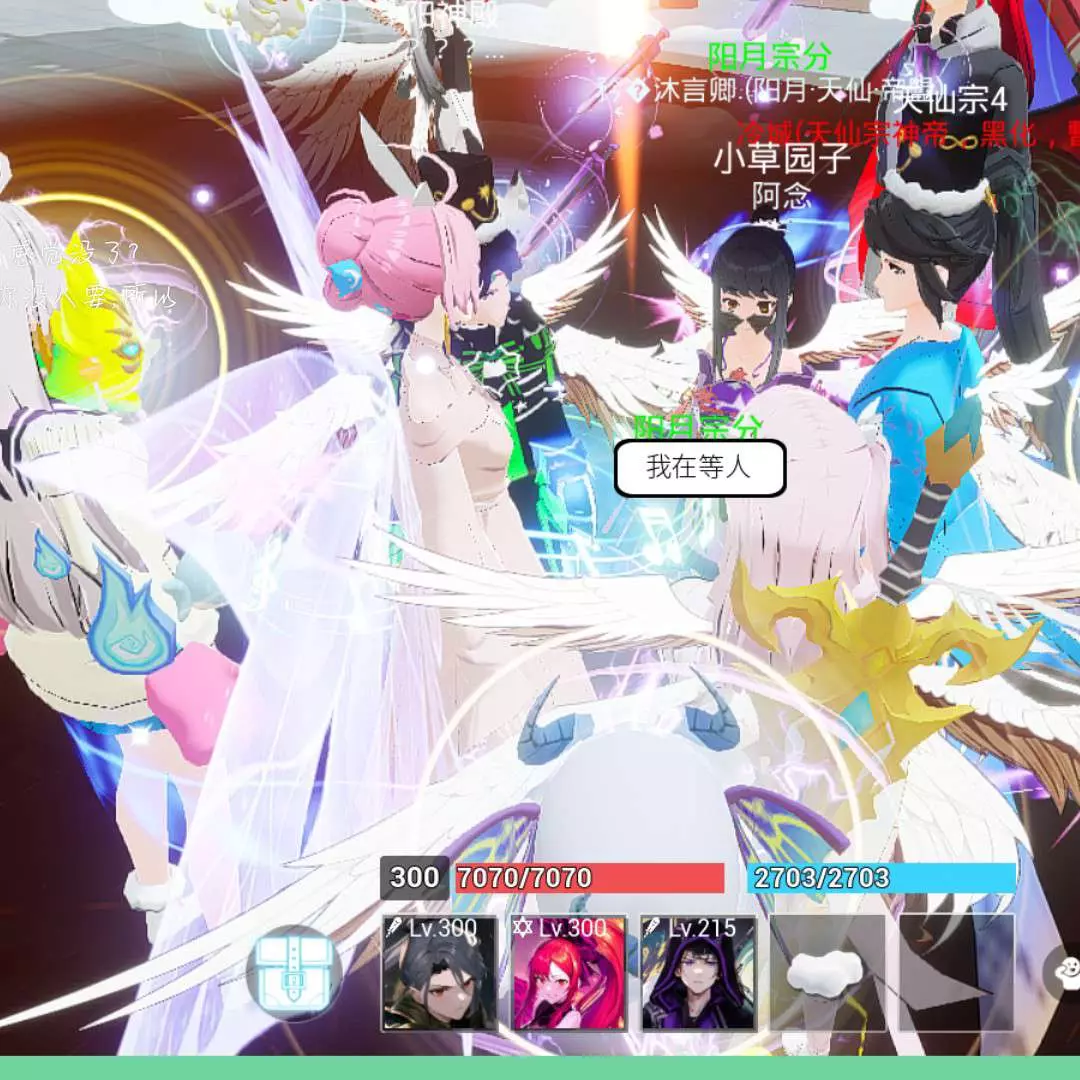The image size is (1080, 1080).
Task: Select the red-haired Lv.300 character card
Action: [569, 972]
